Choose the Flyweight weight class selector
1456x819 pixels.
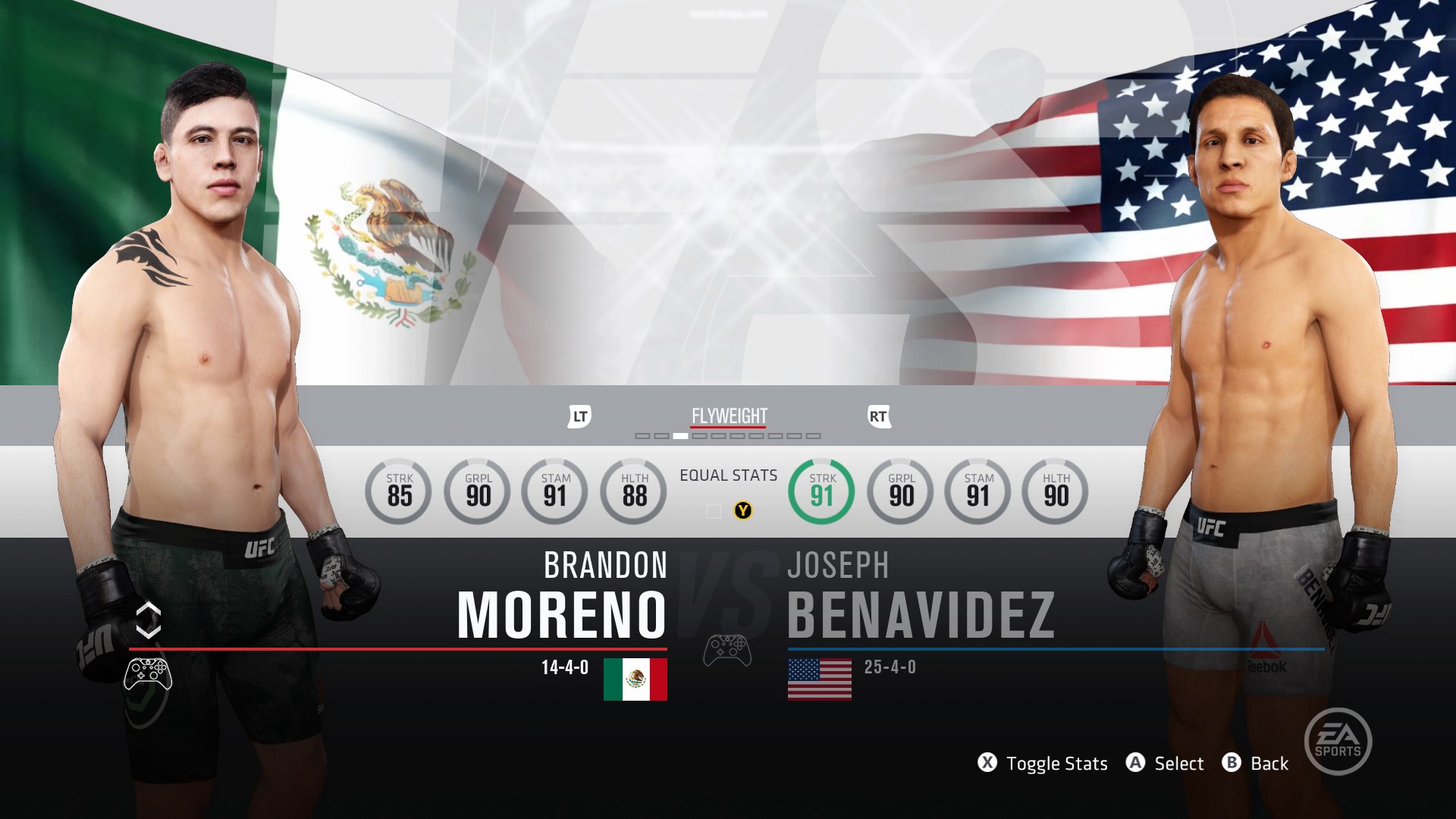point(729,416)
